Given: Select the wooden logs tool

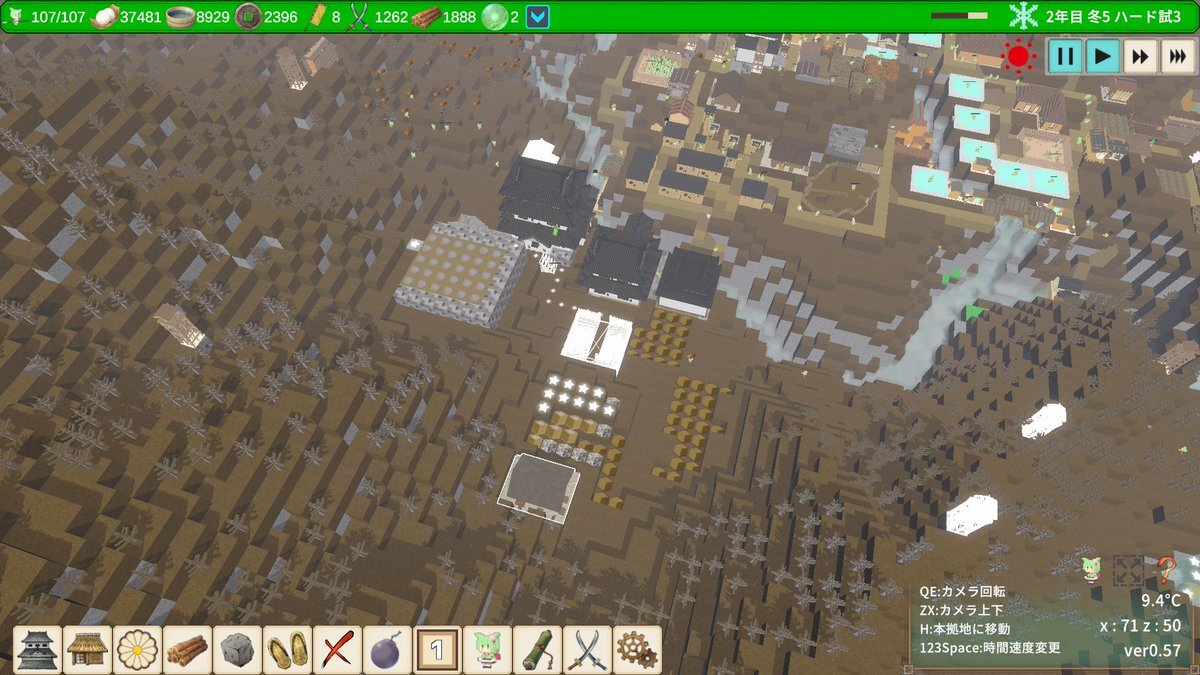Looking at the screenshot, I should pyautogui.click(x=188, y=650).
